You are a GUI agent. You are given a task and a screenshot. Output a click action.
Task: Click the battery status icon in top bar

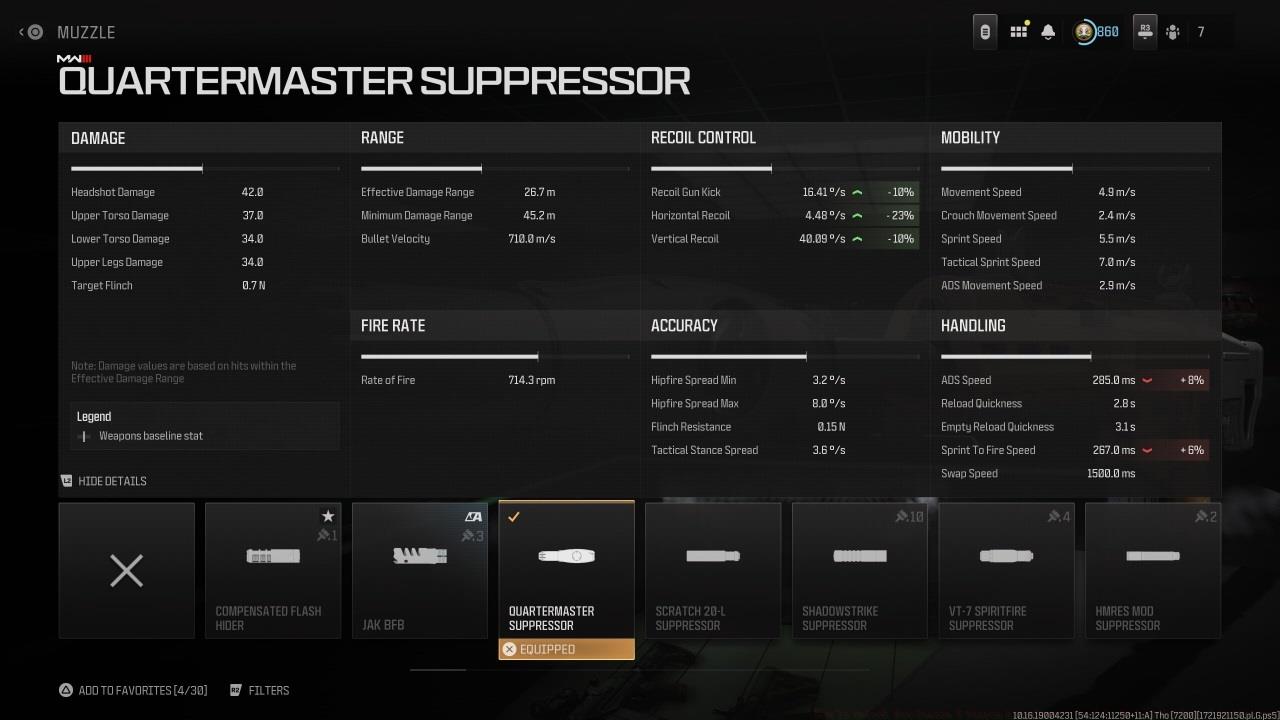click(x=984, y=31)
